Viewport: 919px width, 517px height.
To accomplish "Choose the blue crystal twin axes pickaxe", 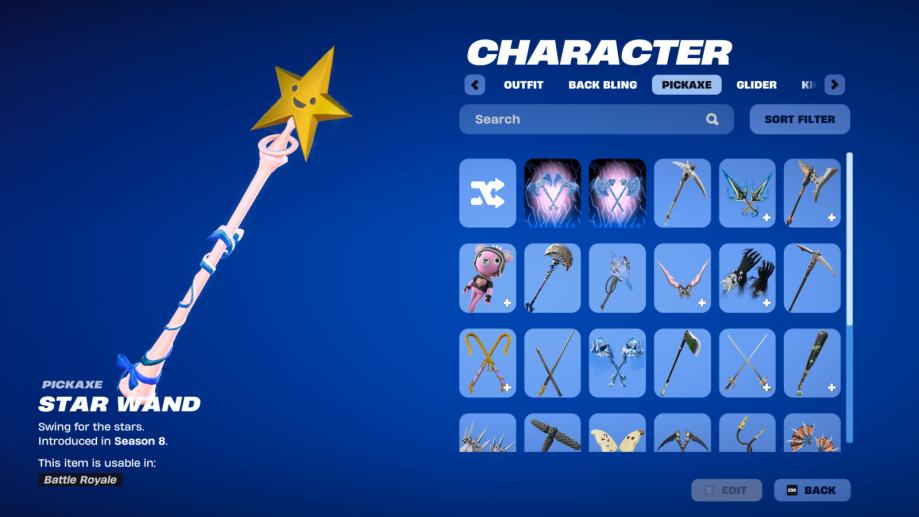I will 617,363.
